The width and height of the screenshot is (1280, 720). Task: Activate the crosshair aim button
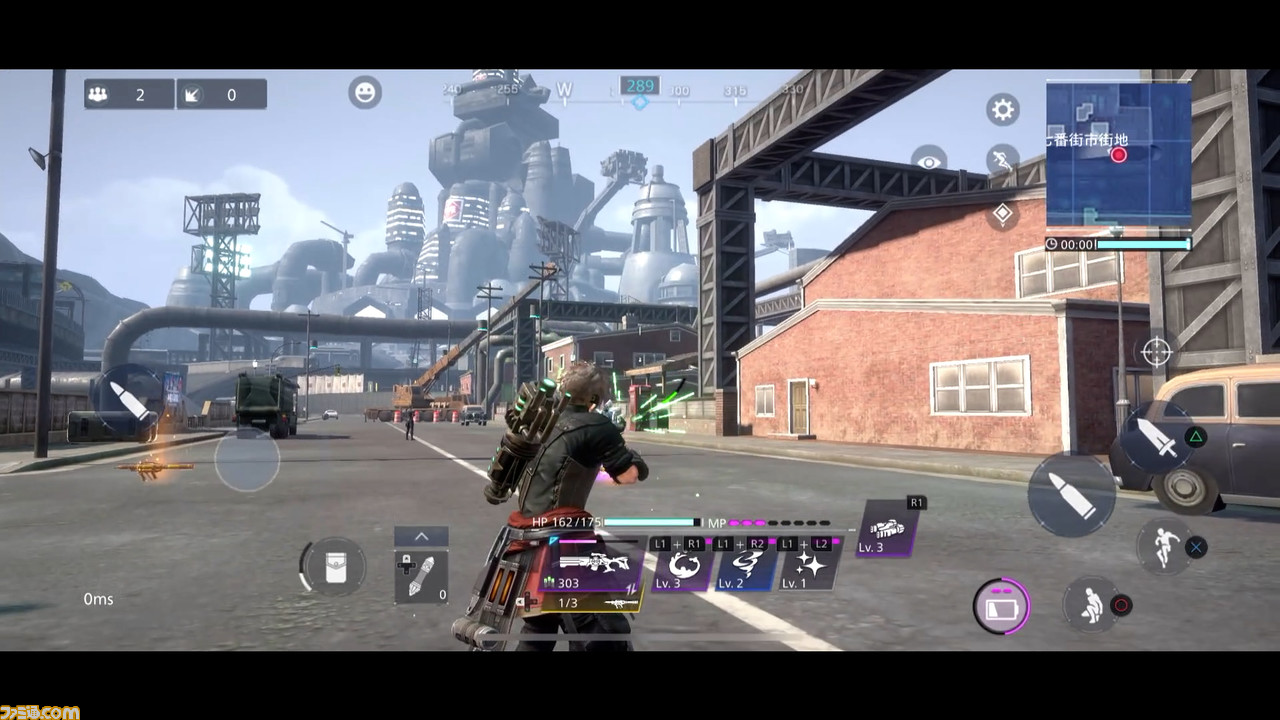(1156, 352)
